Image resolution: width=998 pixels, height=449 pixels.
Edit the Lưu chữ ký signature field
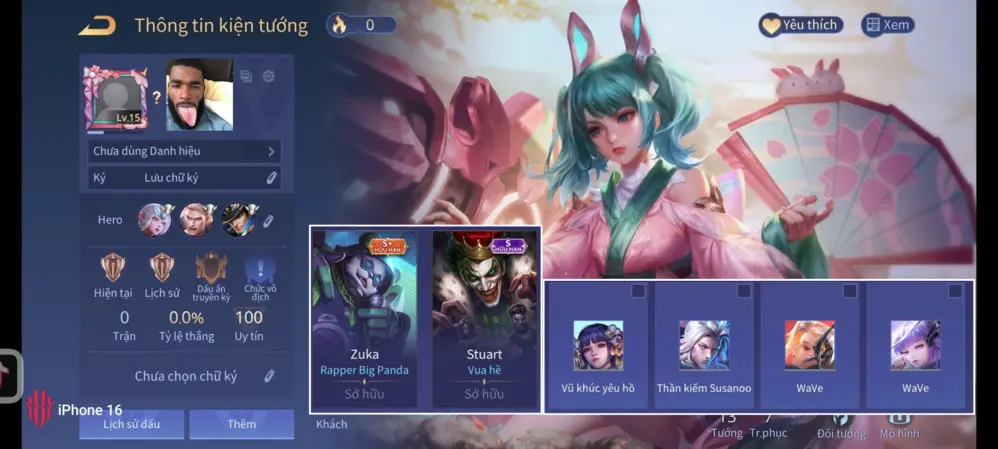[x=271, y=178]
